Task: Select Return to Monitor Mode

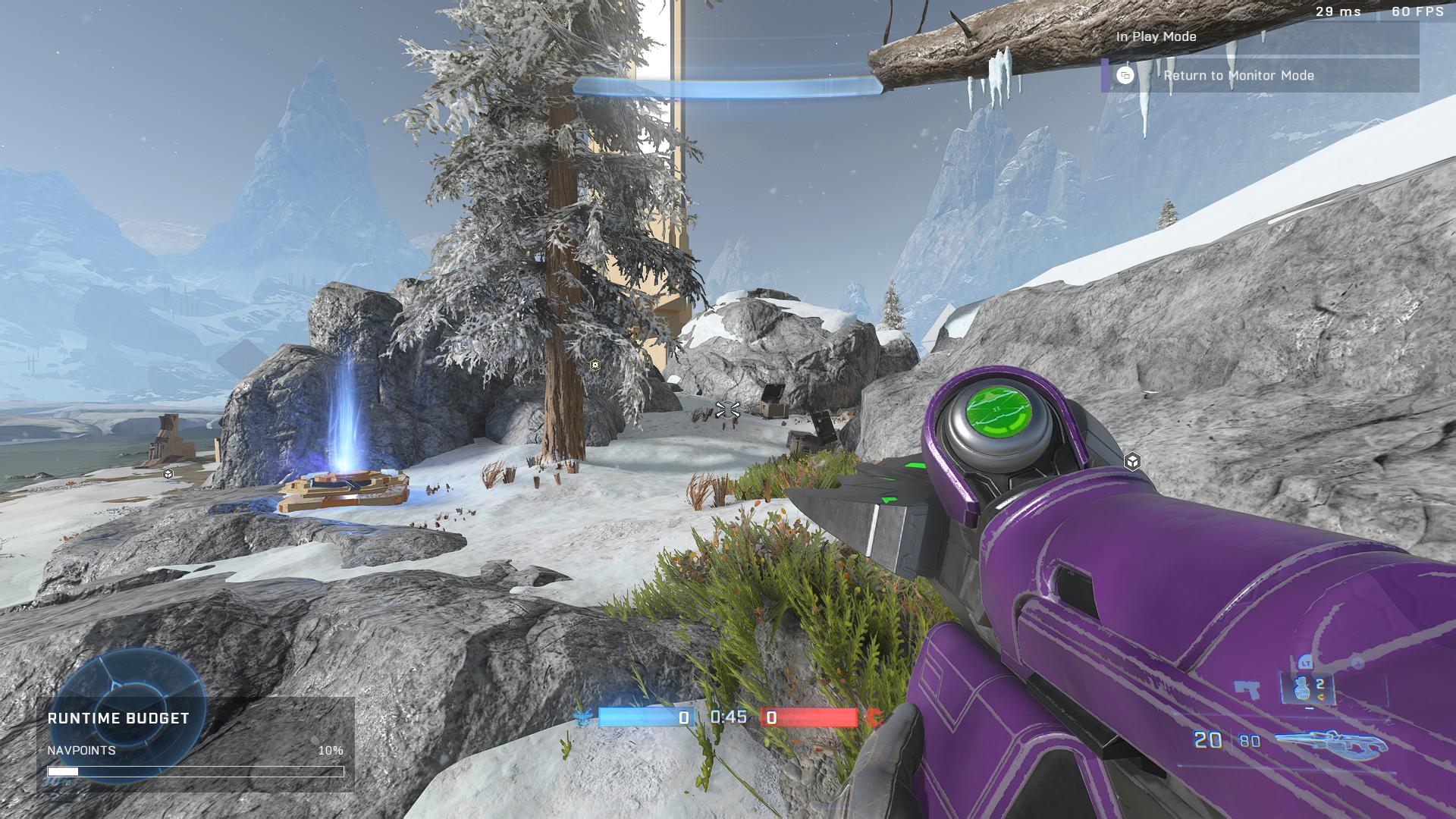Action: click(1260, 76)
